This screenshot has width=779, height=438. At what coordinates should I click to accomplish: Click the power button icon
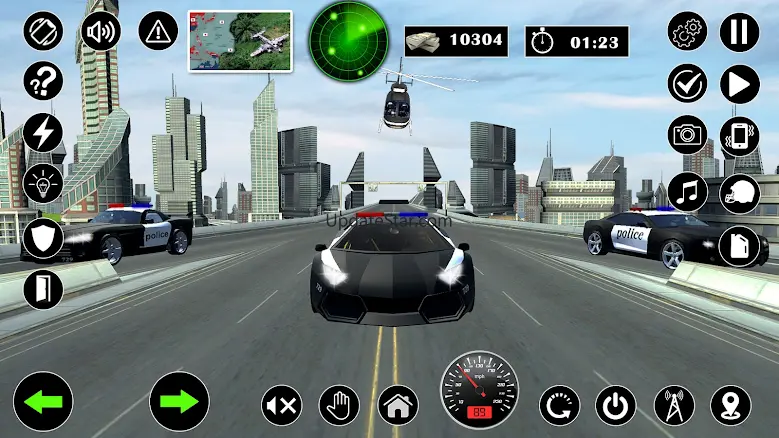click(x=615, y=405)
